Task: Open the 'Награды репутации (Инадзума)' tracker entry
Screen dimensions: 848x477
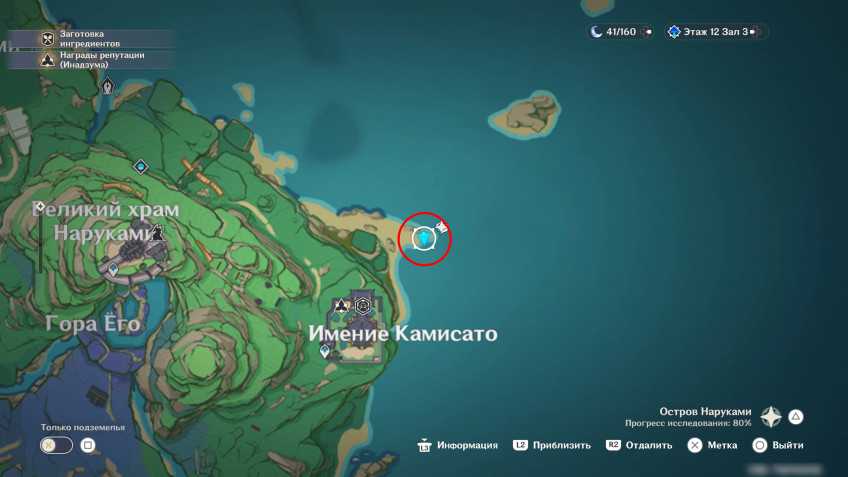Action: tap(88, 60)
